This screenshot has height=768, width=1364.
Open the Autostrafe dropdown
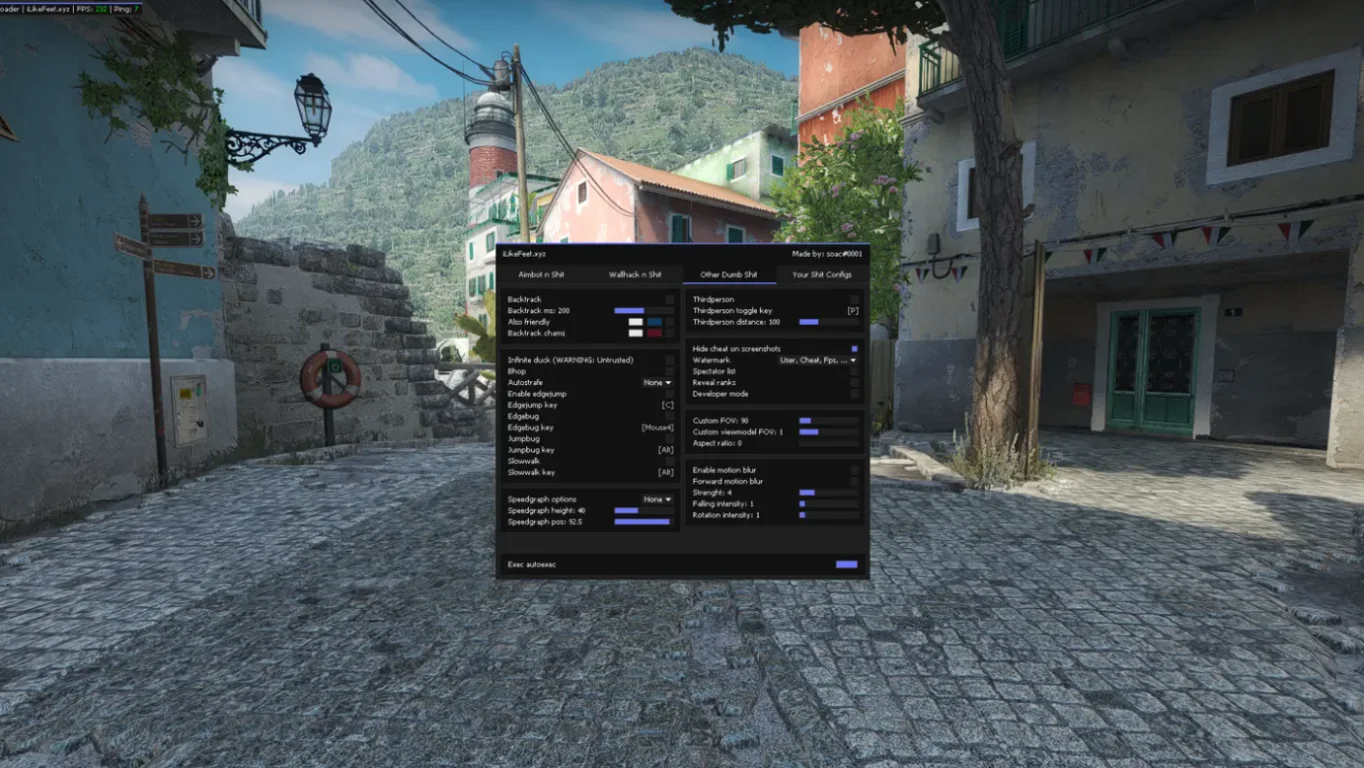click(657, 382)
